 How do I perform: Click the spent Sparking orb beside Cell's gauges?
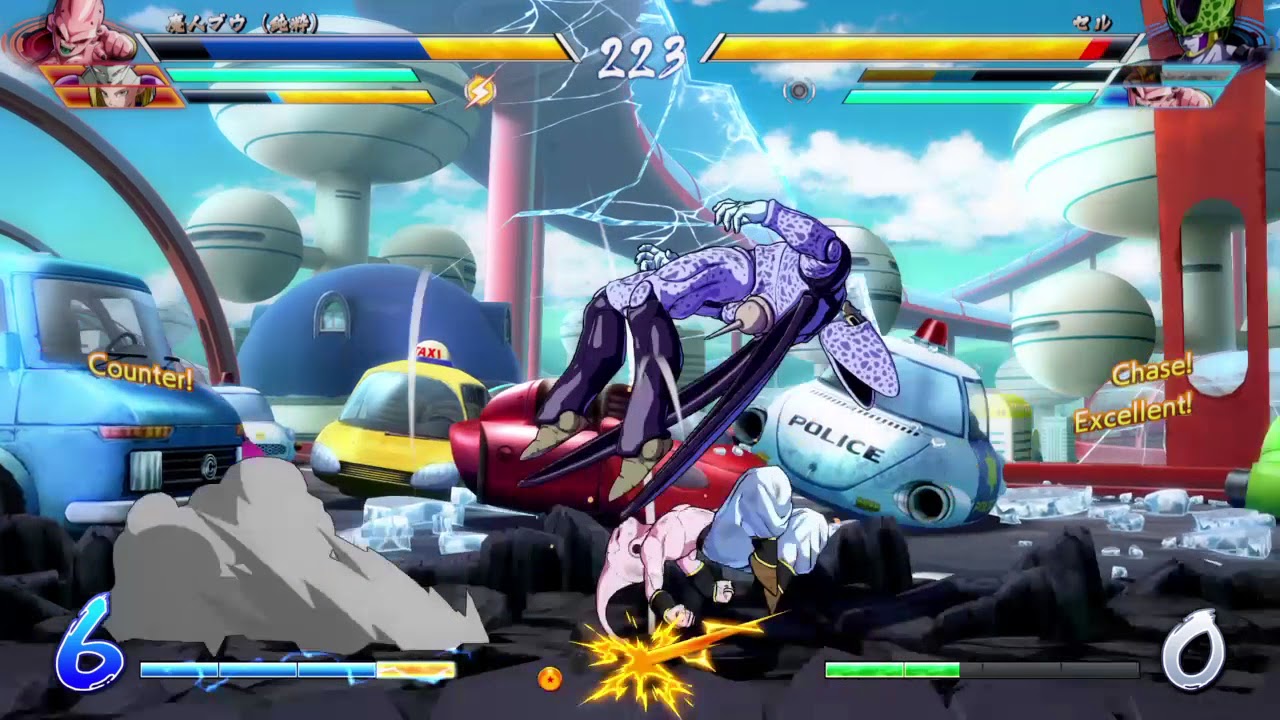point(798,92)
